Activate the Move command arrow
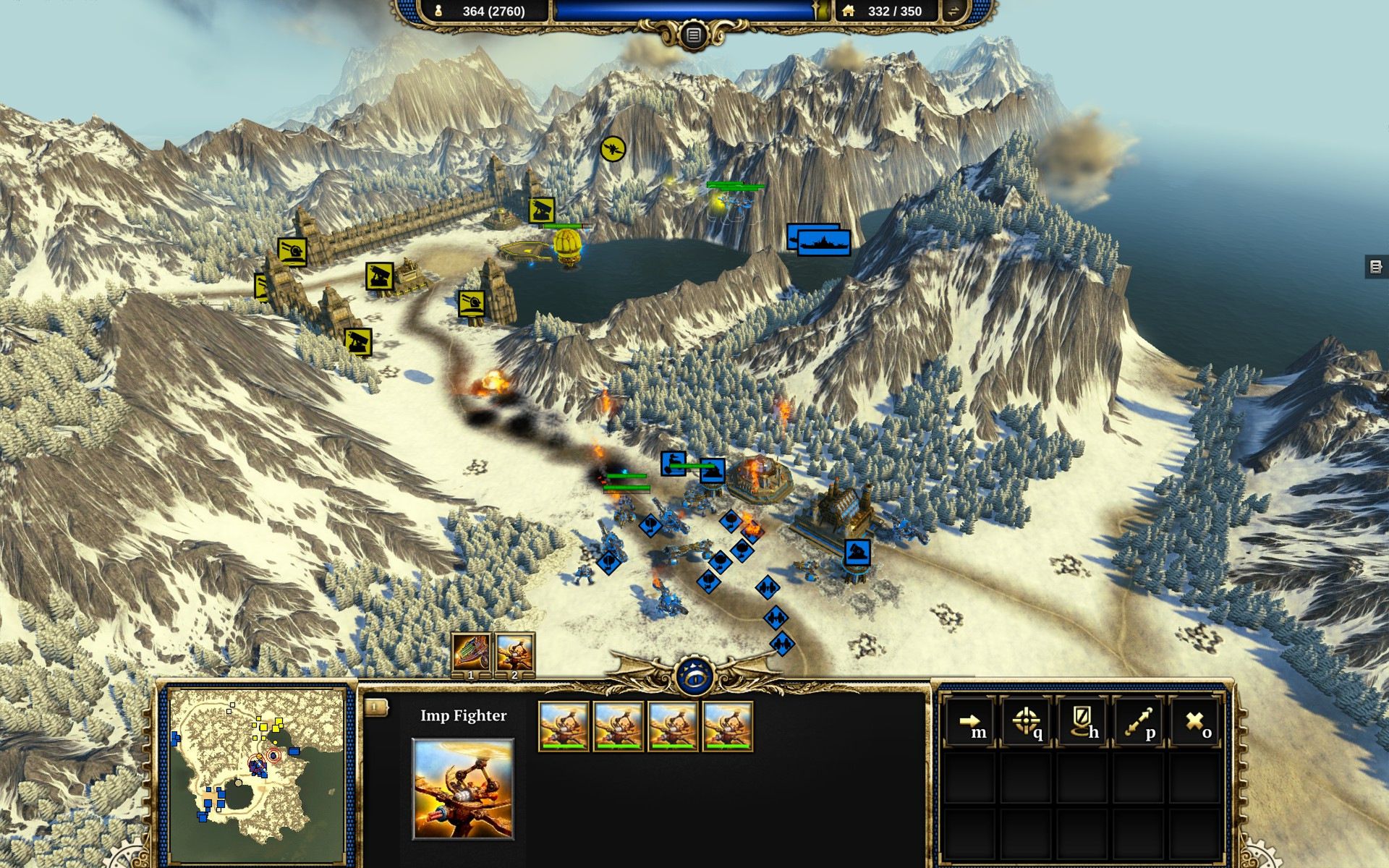 pyautogui.click(x=970, y=722)
